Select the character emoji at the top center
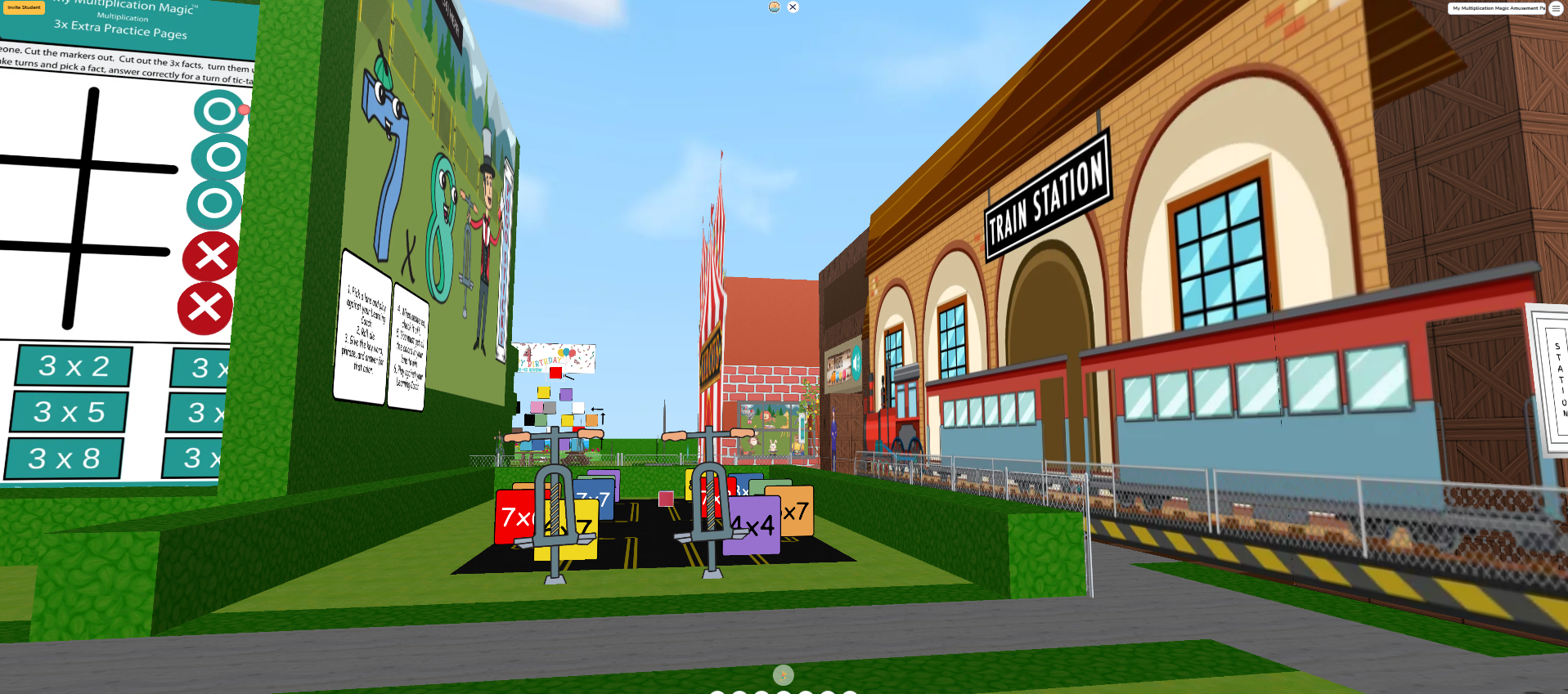This screenshot has height=694, width=1568. tap(773, 7)
